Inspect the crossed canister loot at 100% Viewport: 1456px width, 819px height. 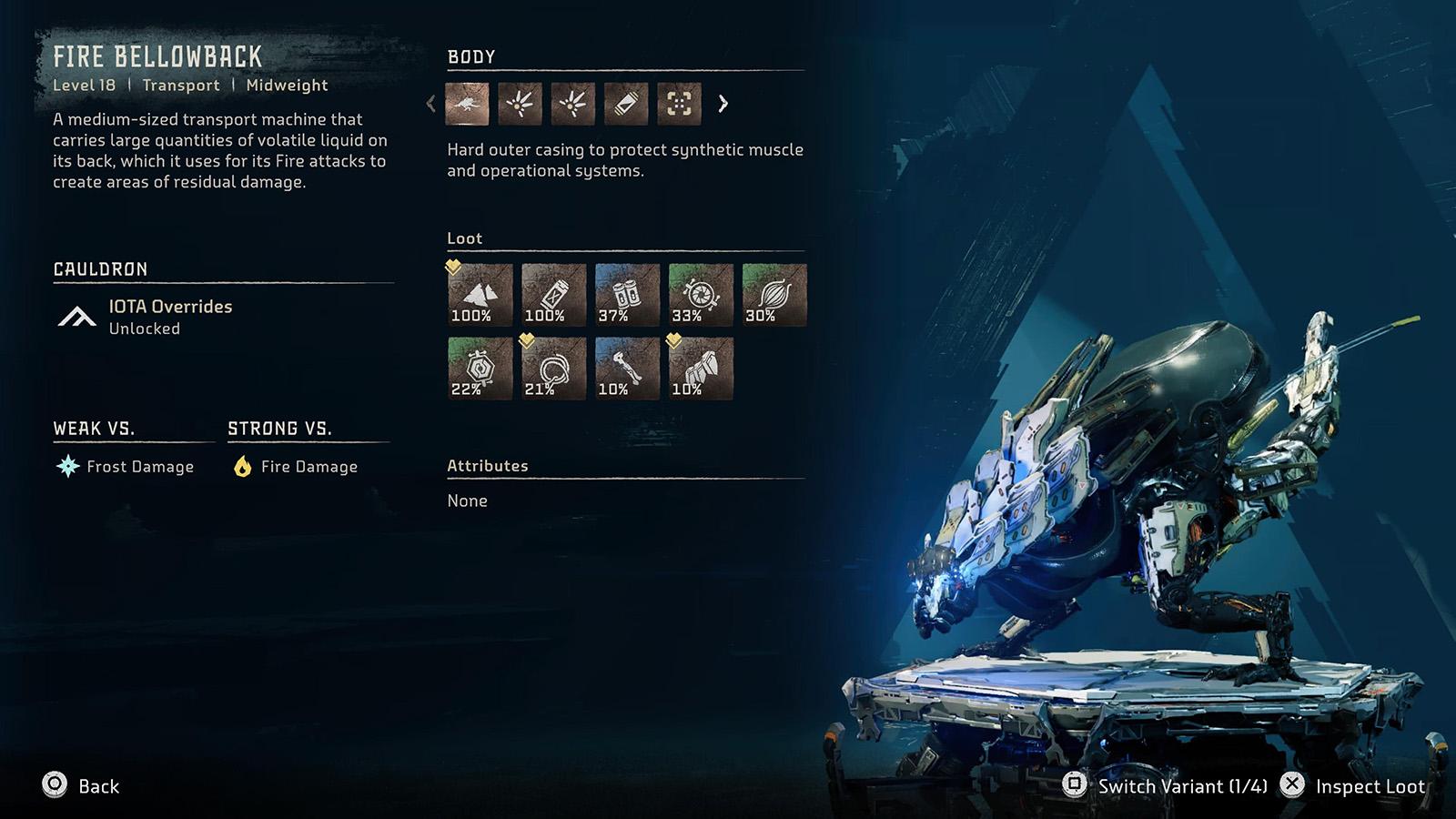click(553, 295)
